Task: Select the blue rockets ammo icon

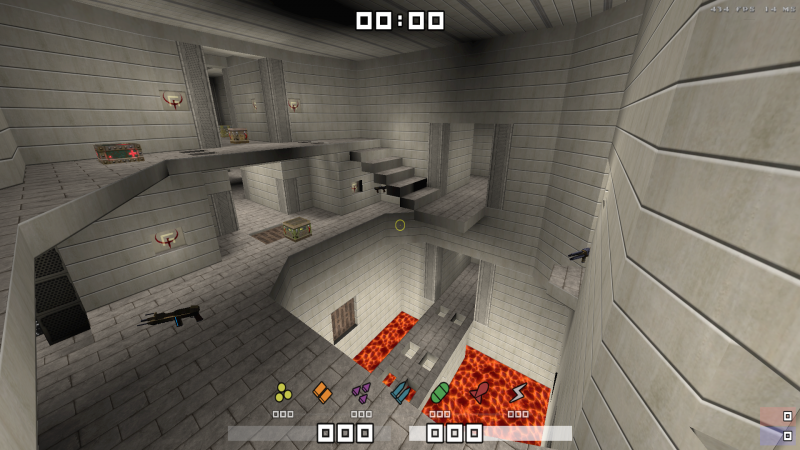Action: click(x=401, y=391)
